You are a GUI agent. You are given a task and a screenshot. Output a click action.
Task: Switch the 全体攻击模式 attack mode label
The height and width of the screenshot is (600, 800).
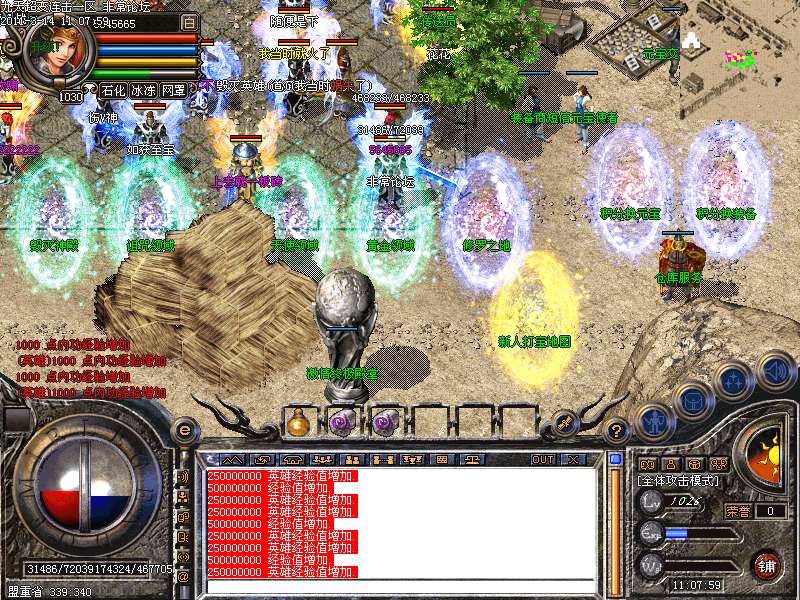click(x=677, y=481)
